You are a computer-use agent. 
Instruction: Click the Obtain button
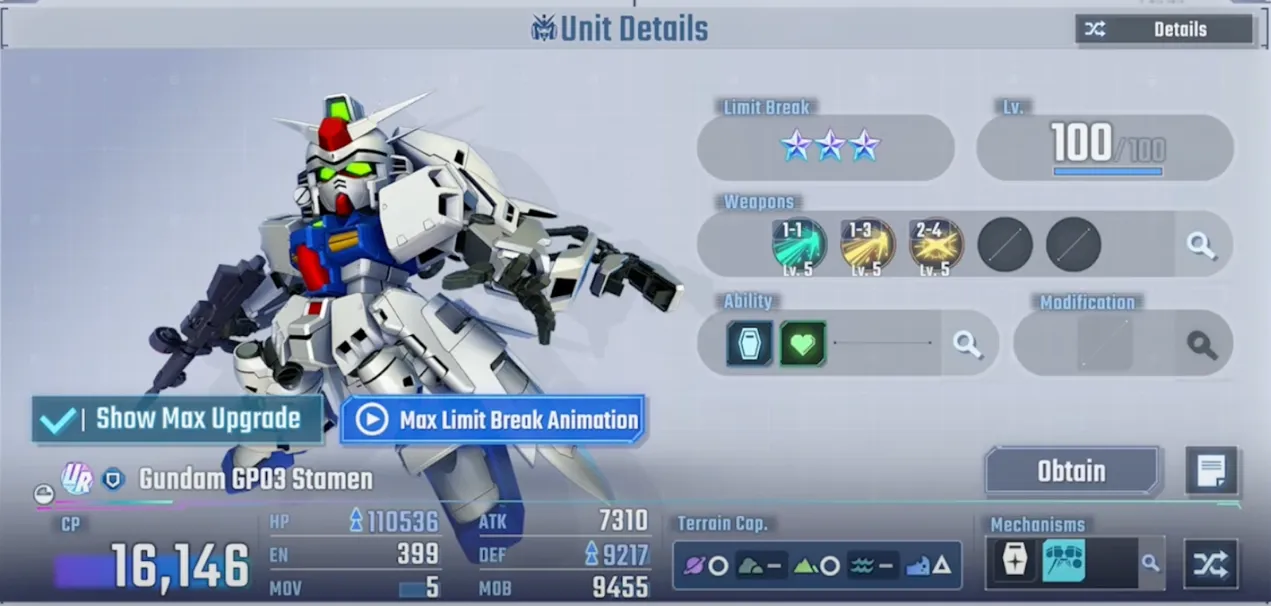(1071, 471)
